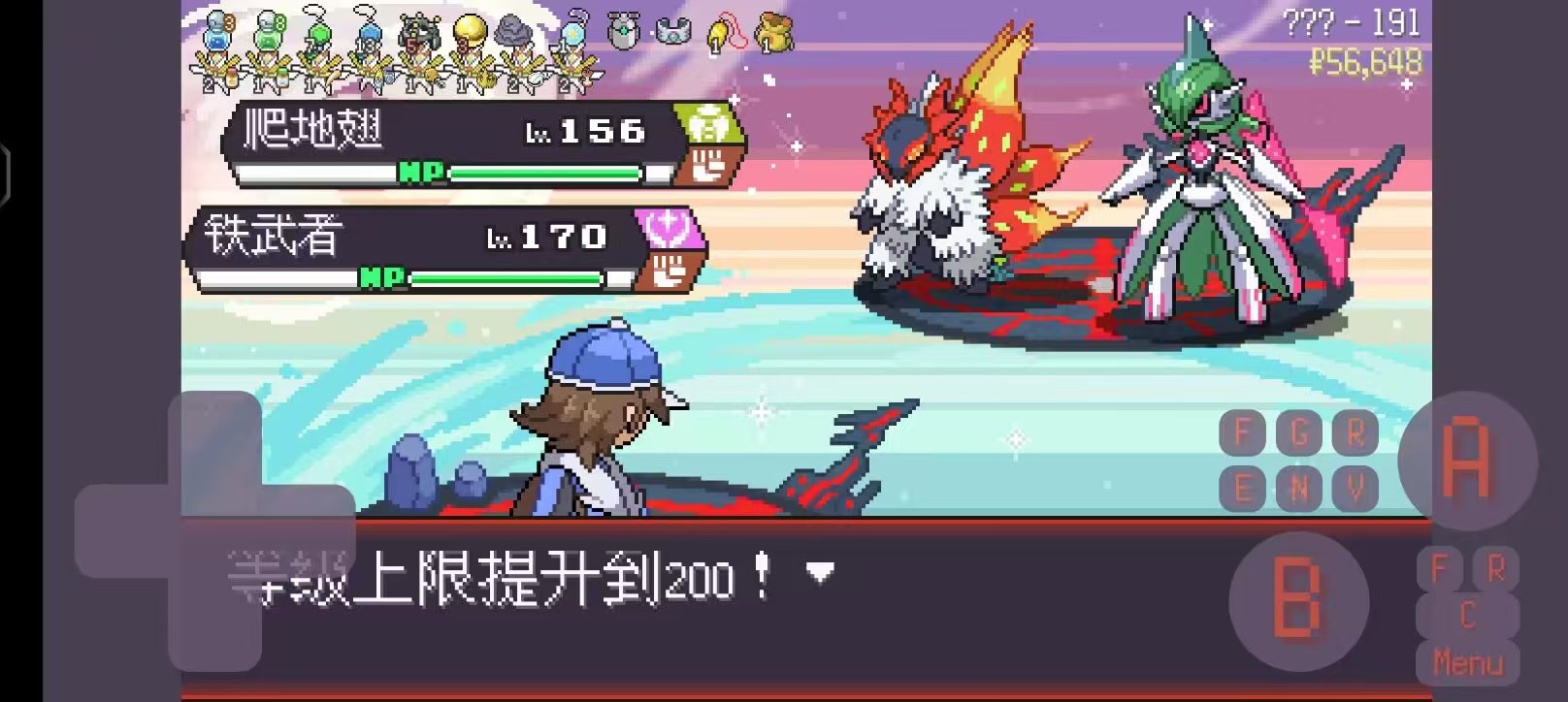Tap the large A touch button
The width and height of the screenshot is (1568, 702).
(1466, 461)
